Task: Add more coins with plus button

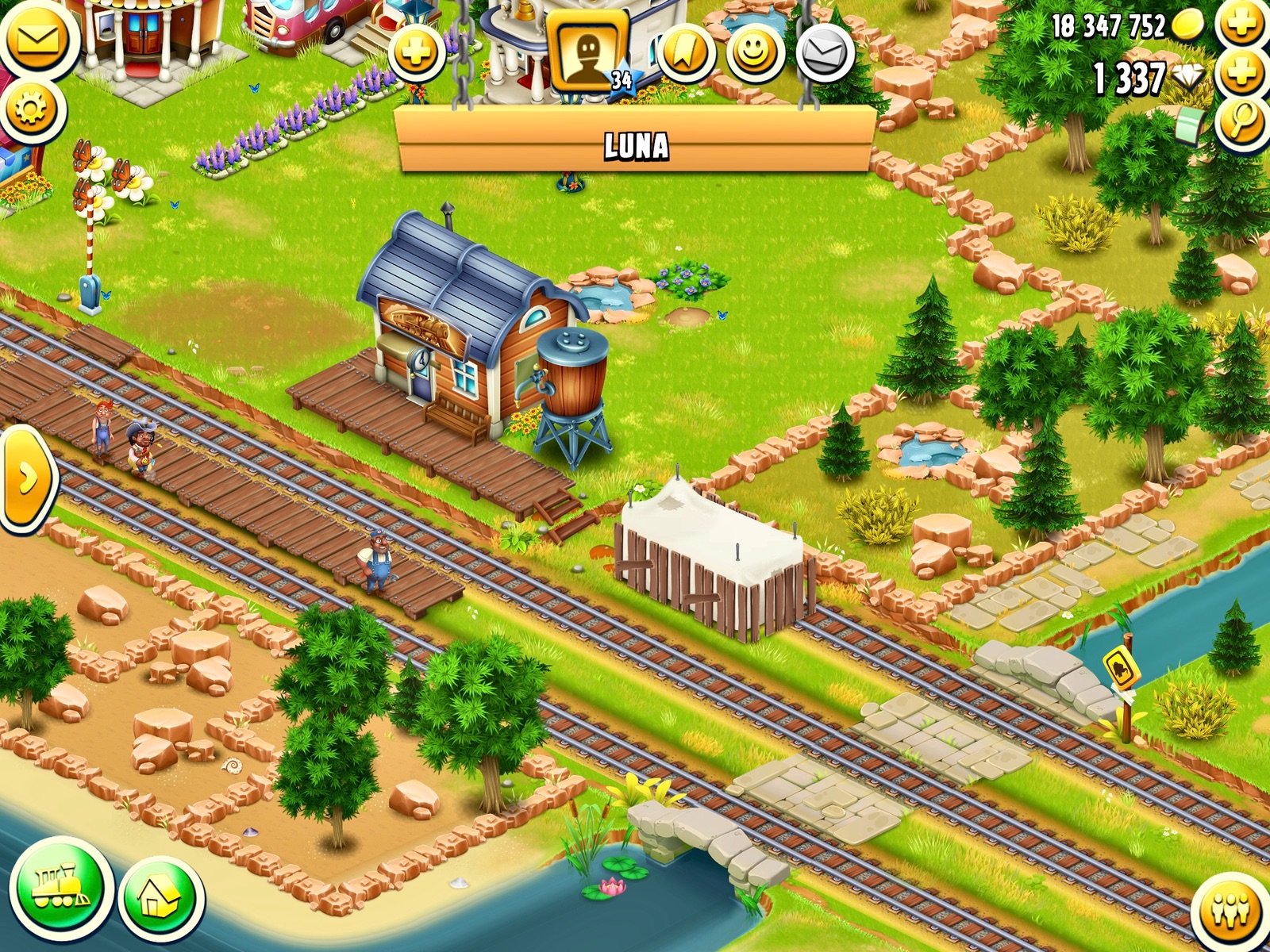Action: [1242, 24]
